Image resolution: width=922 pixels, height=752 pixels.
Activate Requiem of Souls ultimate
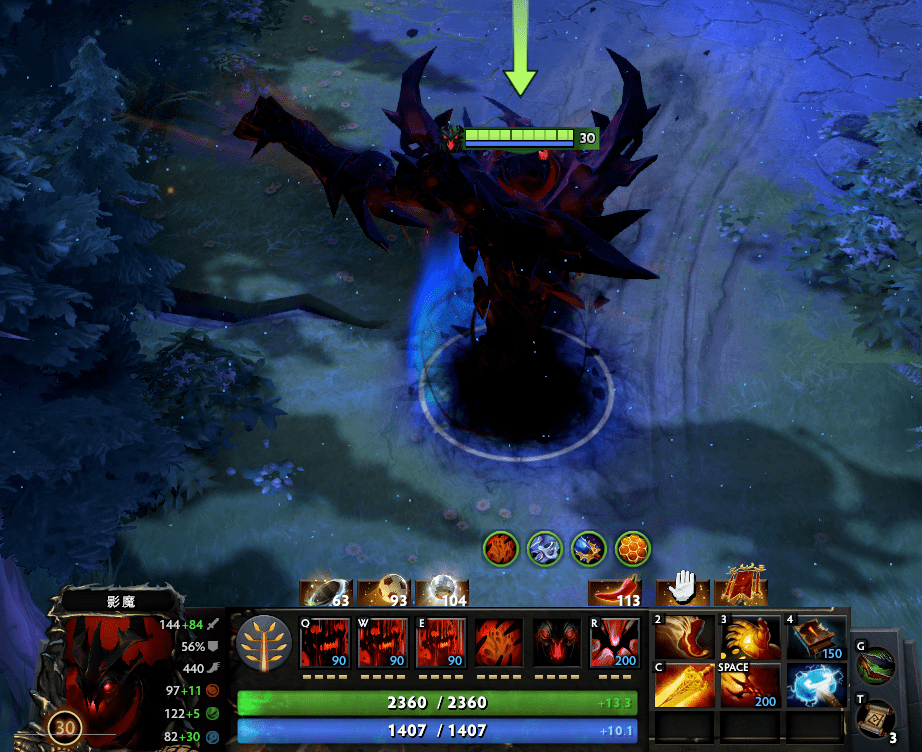coord(615,643)
